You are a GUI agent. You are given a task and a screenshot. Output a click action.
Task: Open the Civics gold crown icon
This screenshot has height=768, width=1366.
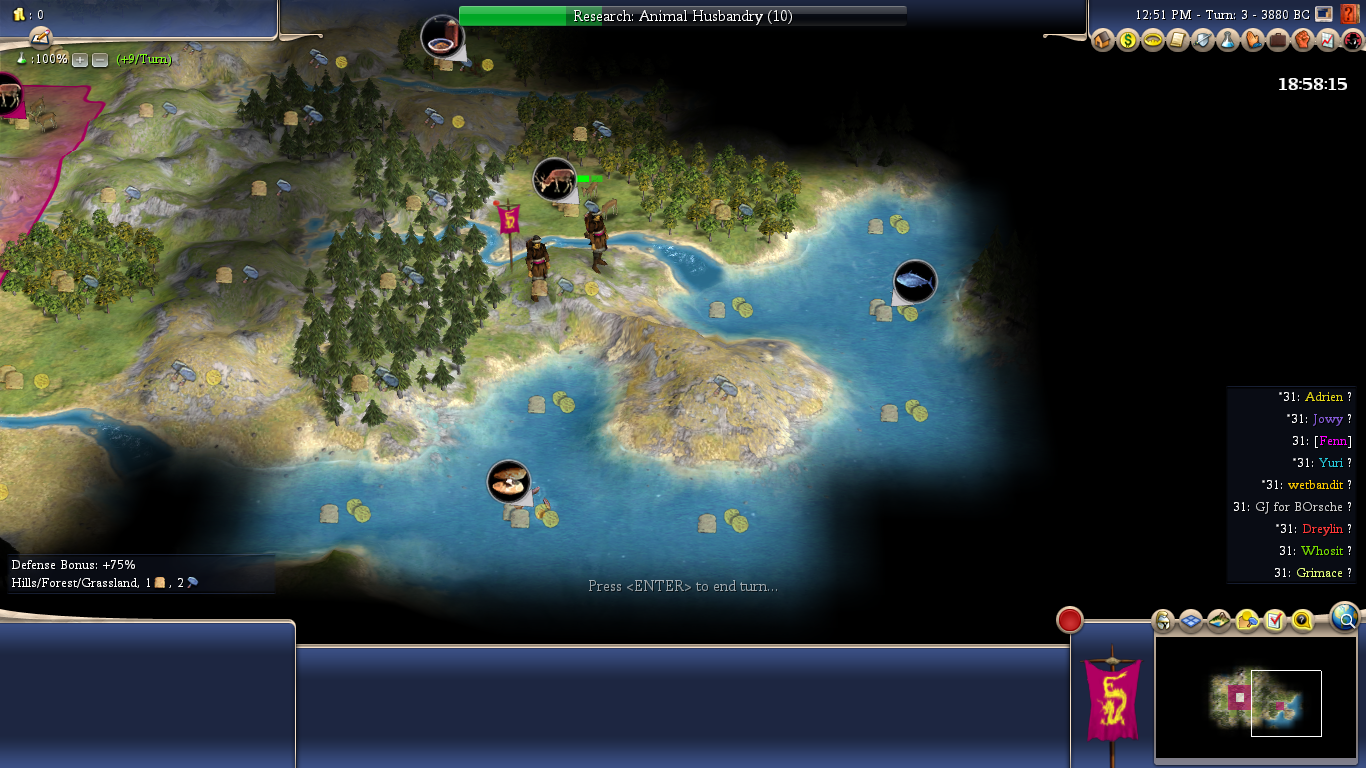click(1153, 41)
